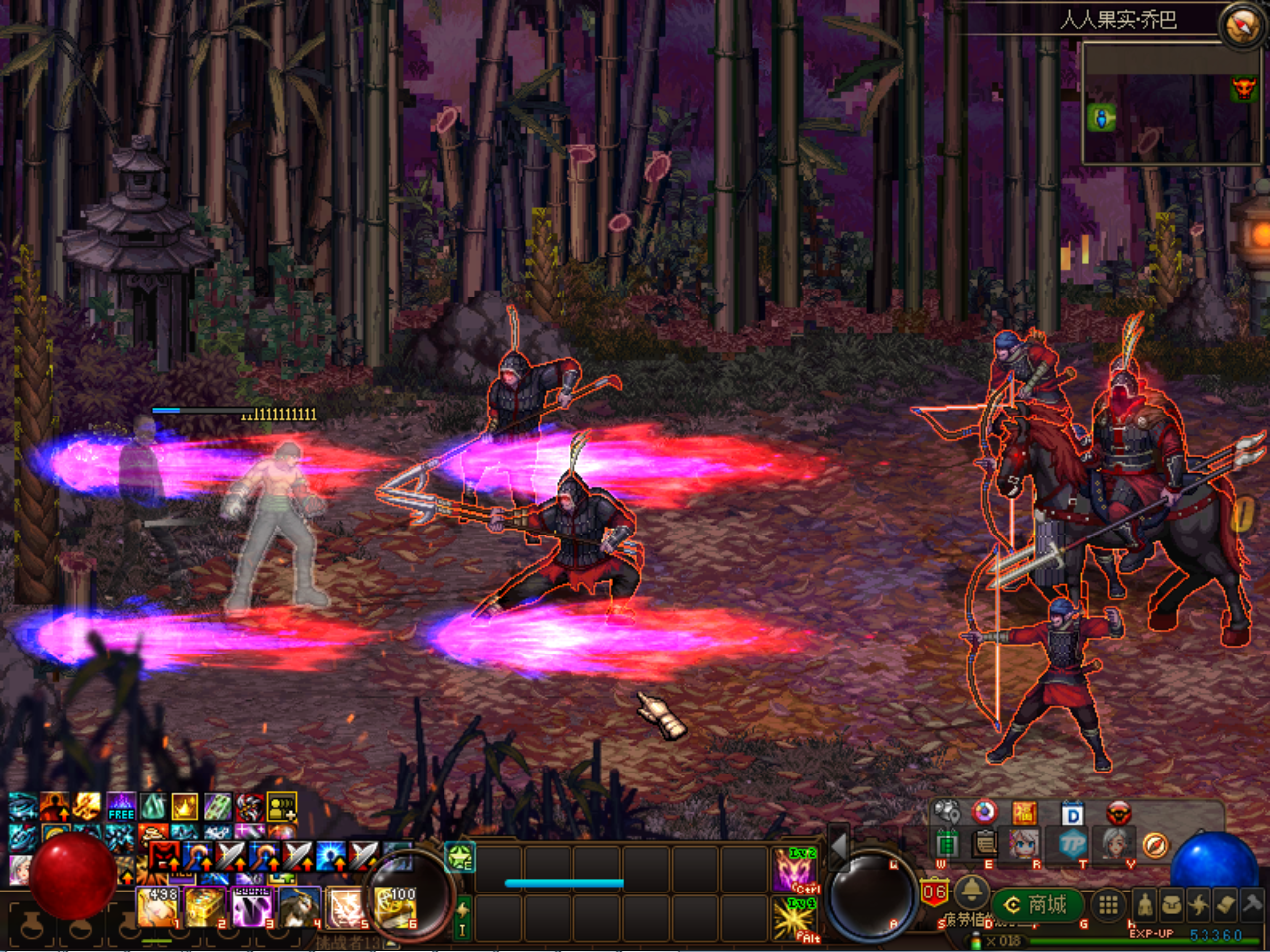Use the quick slot 6 item showing 100
1270x952 pixels.
point(396,907)
